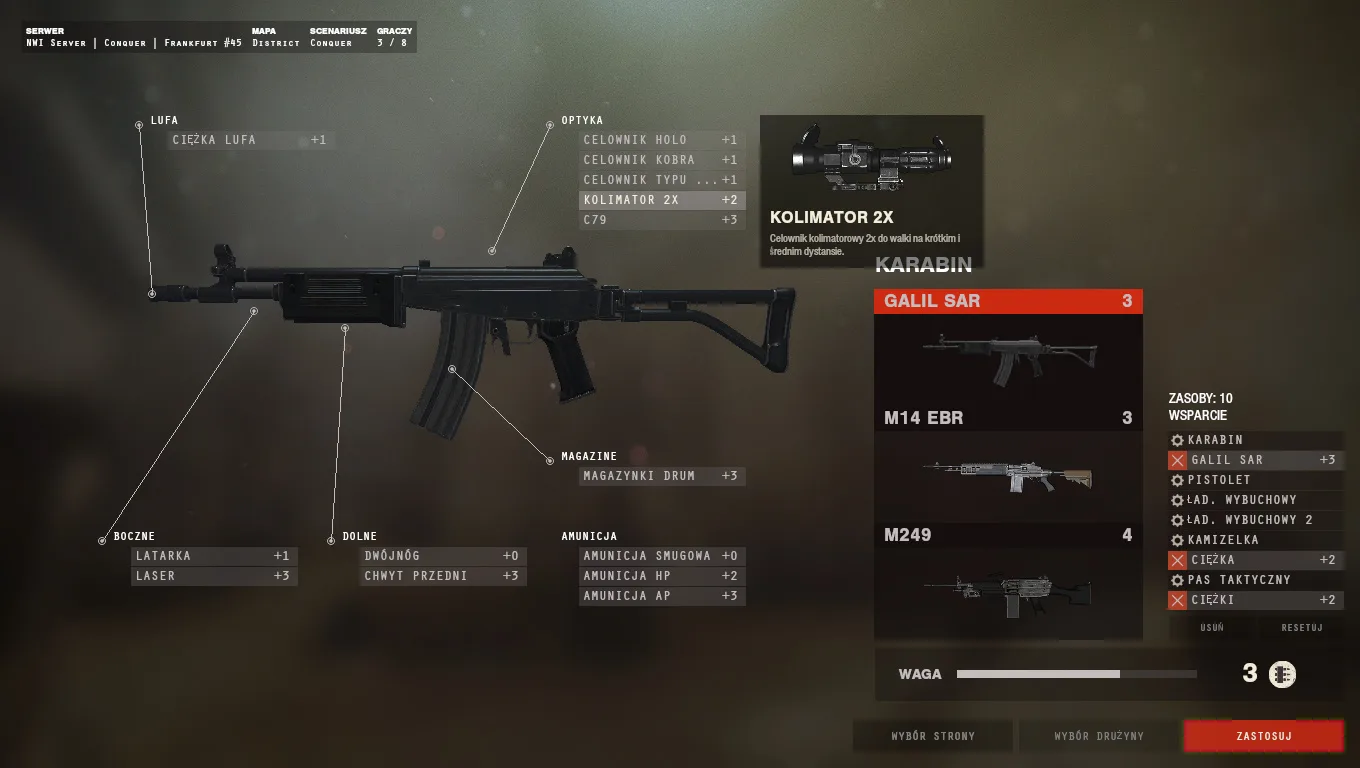Click the WAGA weight bar
1360x768 pixels.
pos(1075,674)
